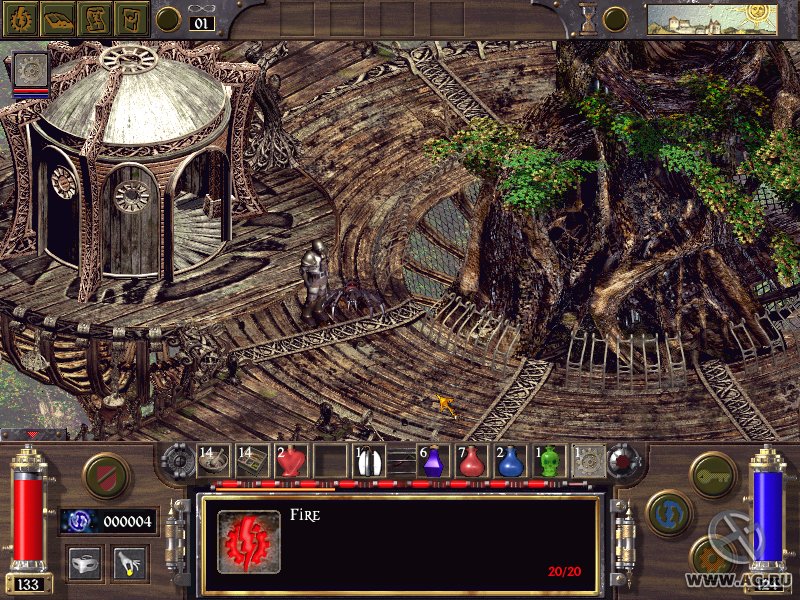Image resolution: width=800 pixels, height=600 pixels.
Task: Click the blue swirl round button
Action: coord(668,512)
